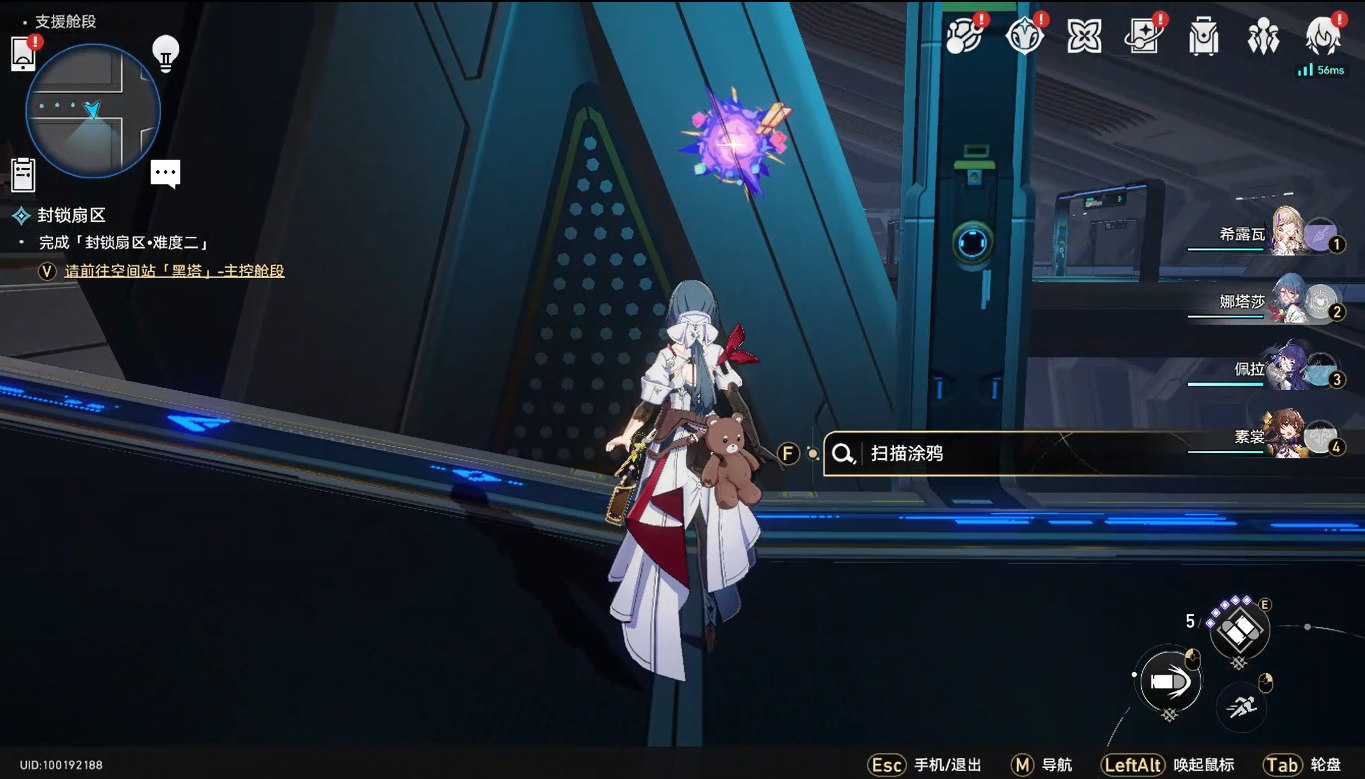The image size is (1365, 779).
Task: Click the lightbulb hint icon
Action: (165, 51)
